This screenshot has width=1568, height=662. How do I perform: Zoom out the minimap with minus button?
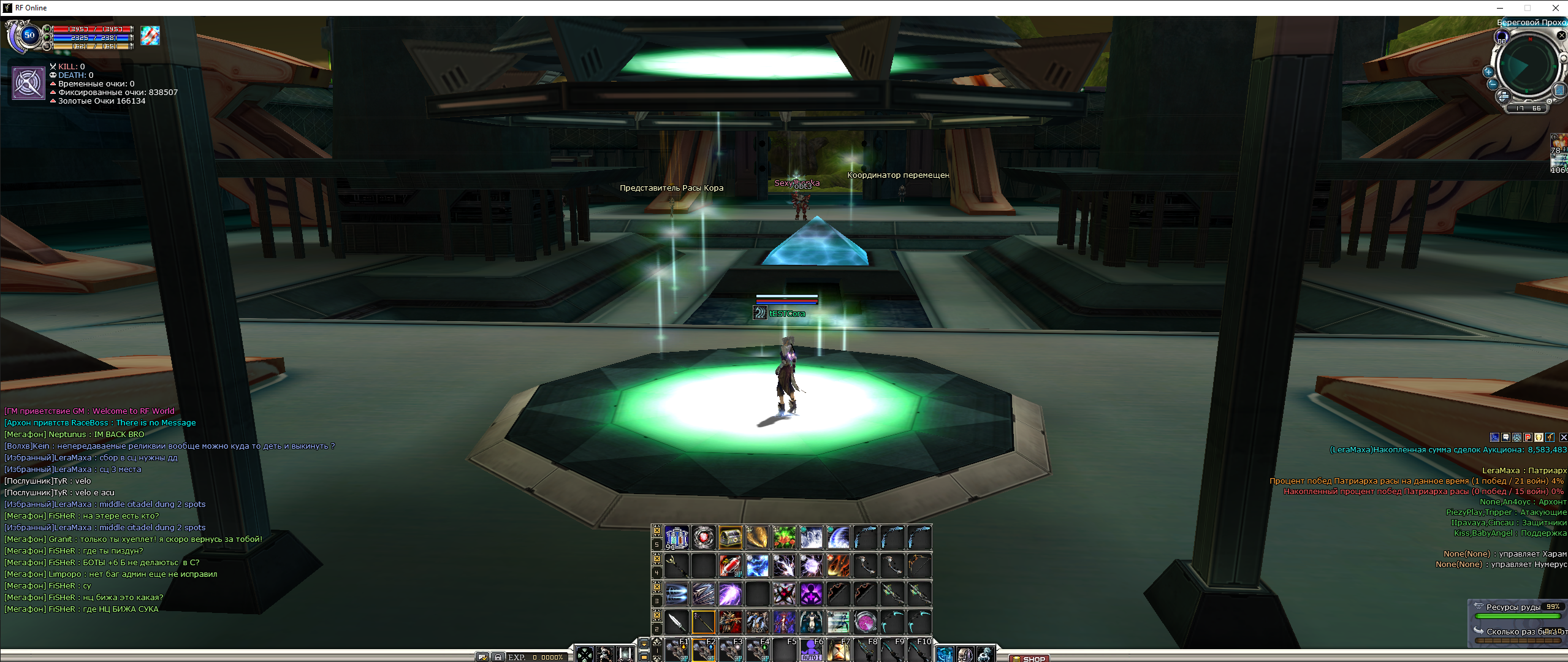(1493, 84)
